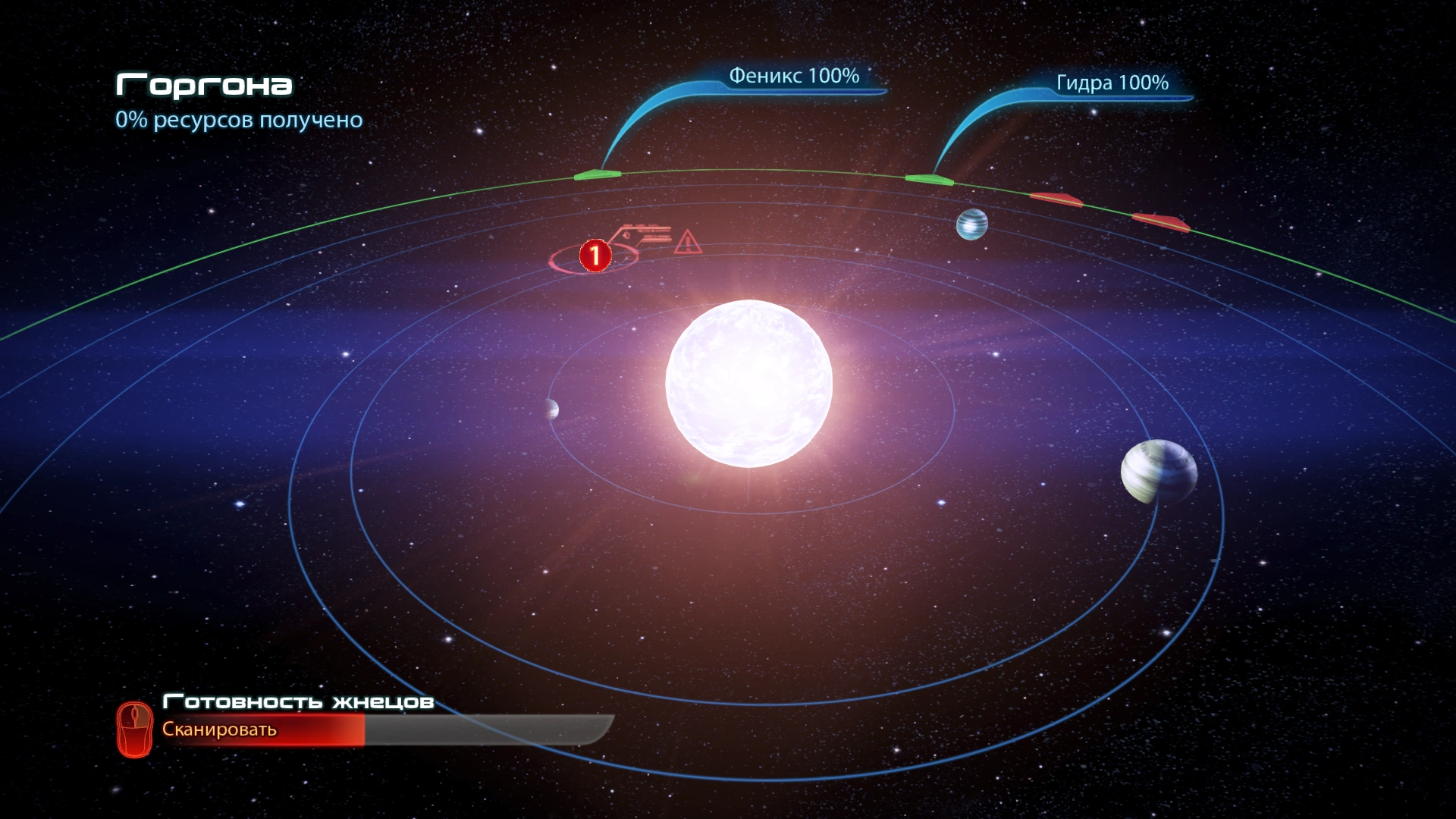Click the red number 1 alert badge
Viewport: 1456px width, 819px height.
click(x=595, y=256)
